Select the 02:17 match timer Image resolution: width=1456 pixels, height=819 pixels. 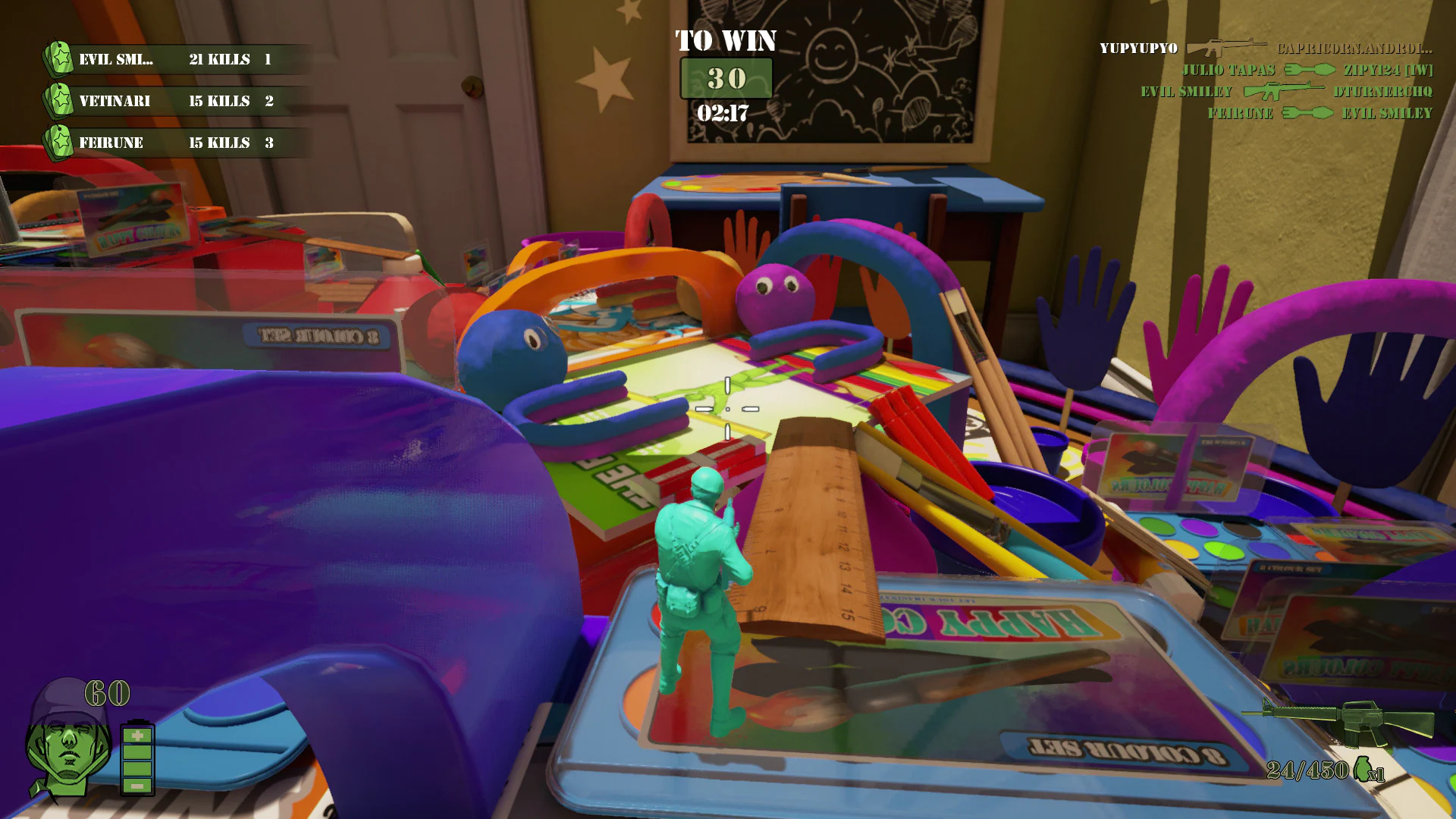[x=721, y=111]
